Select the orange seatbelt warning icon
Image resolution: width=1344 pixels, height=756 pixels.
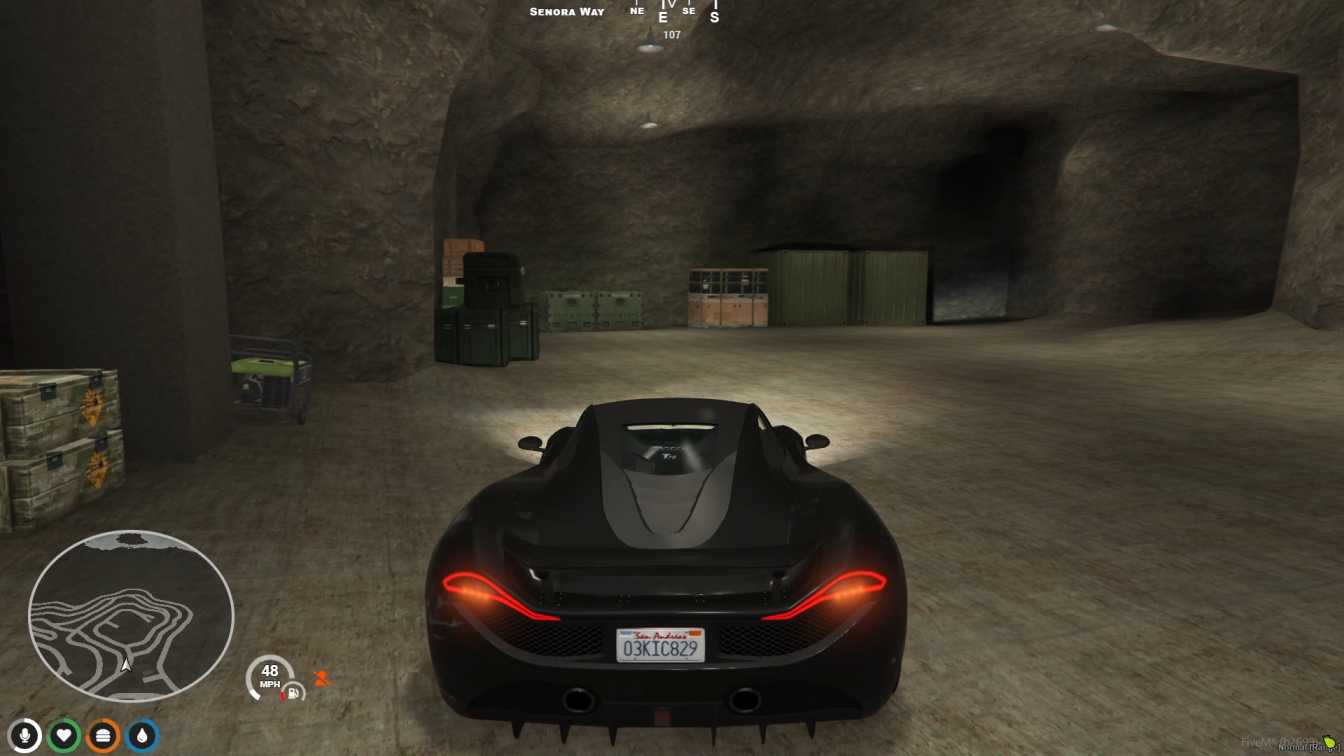321,678
